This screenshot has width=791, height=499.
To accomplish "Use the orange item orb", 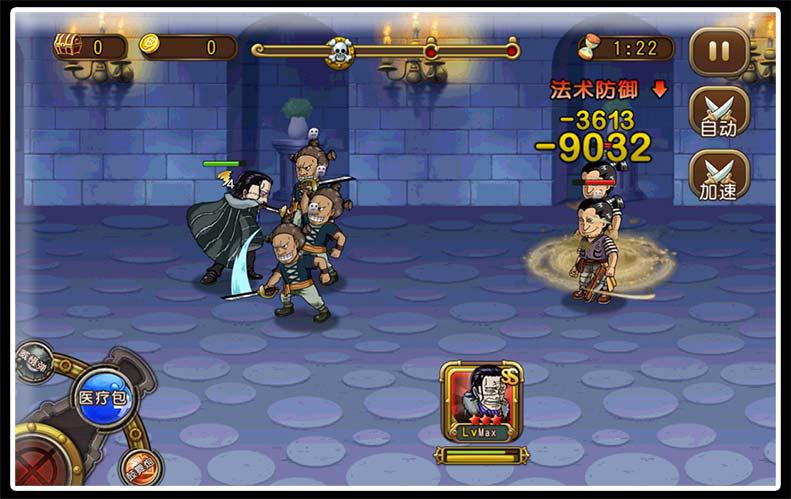I will coord(141,468).
